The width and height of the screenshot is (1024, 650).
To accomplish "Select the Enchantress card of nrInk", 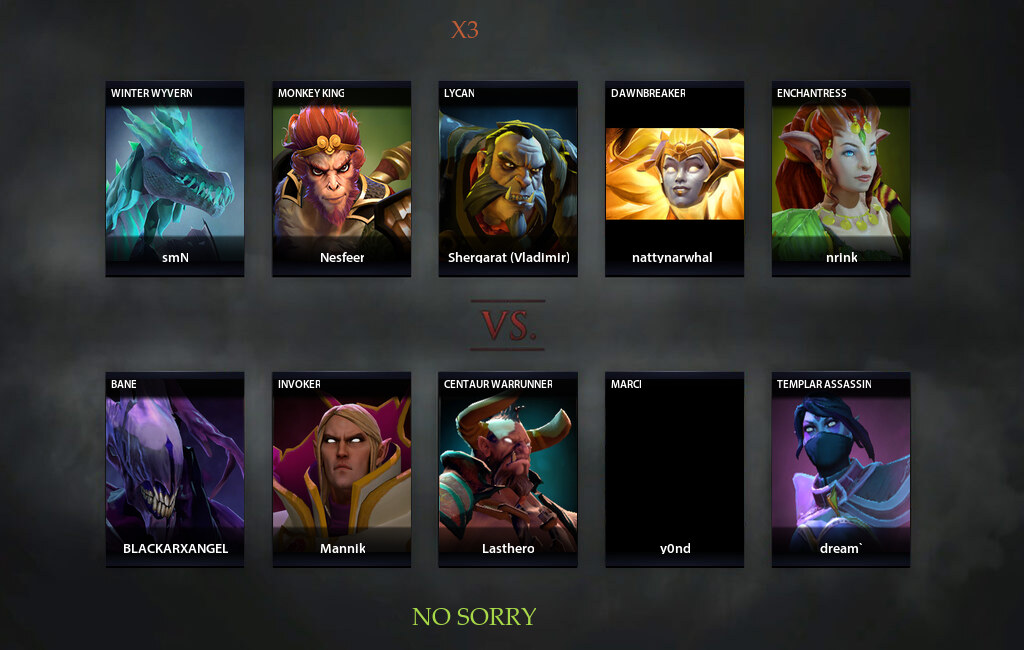I will click(x=841, y=178).
